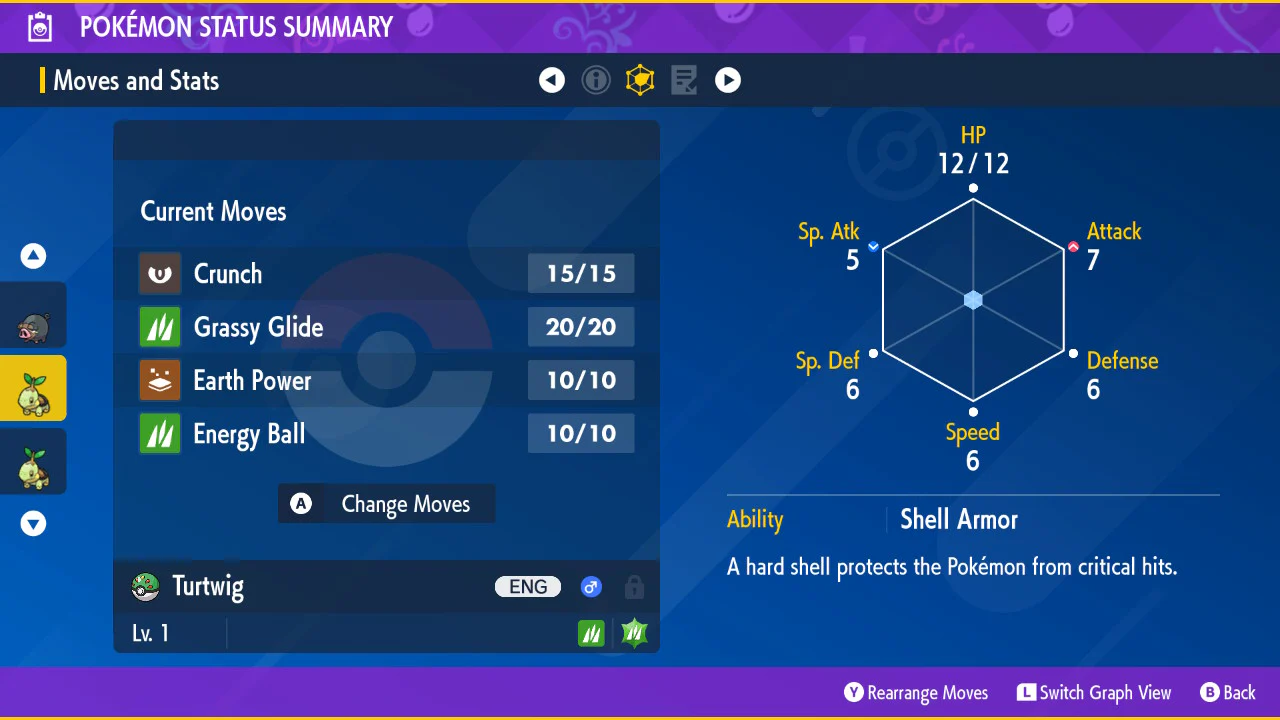
Task: Select the Grassy Glide move
Action: coord(386,327)
